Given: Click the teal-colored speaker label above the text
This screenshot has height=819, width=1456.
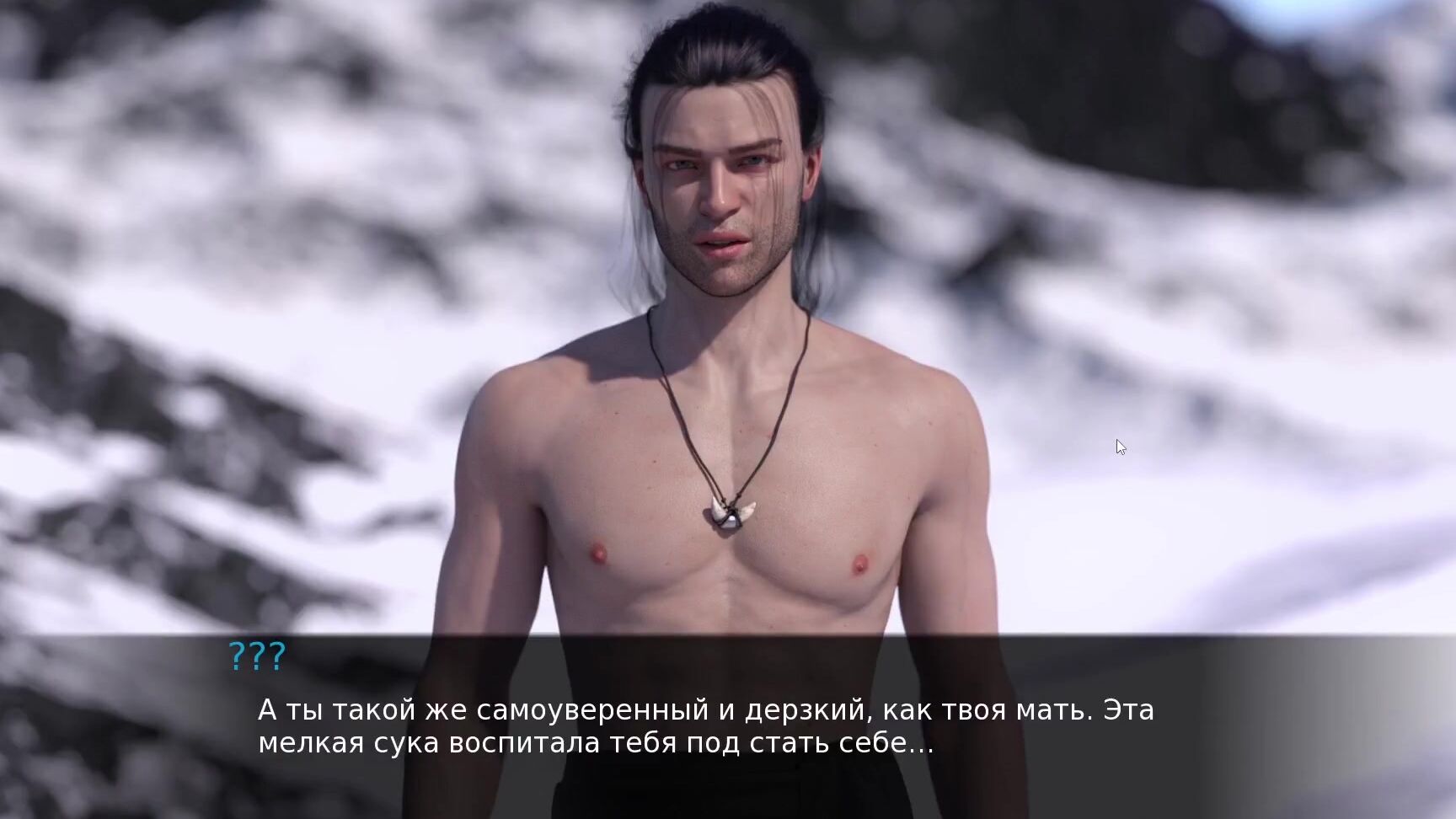Looking at the screenshot, I should [x=255, y=656].
